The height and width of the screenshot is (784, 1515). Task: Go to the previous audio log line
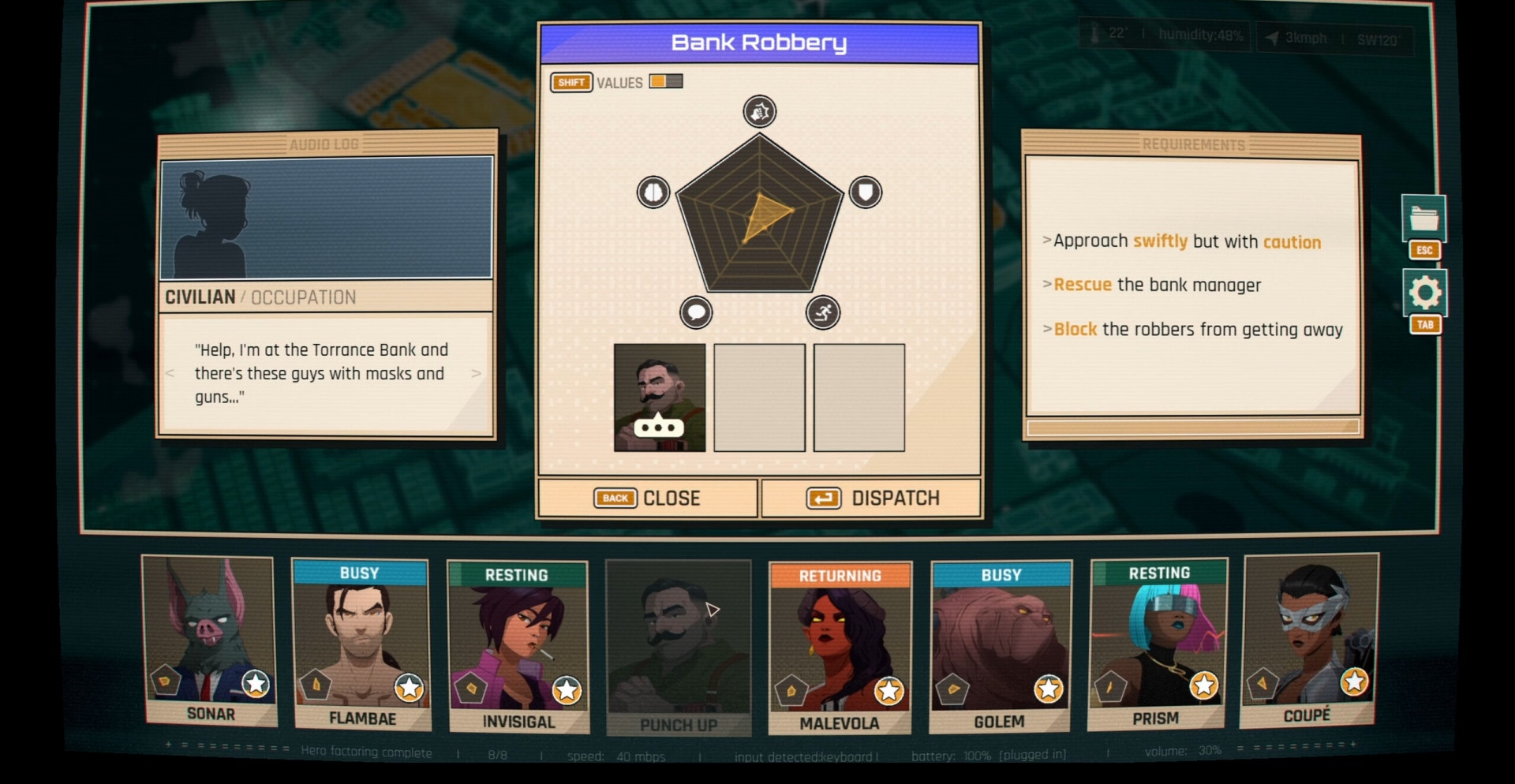click(170, 373)
